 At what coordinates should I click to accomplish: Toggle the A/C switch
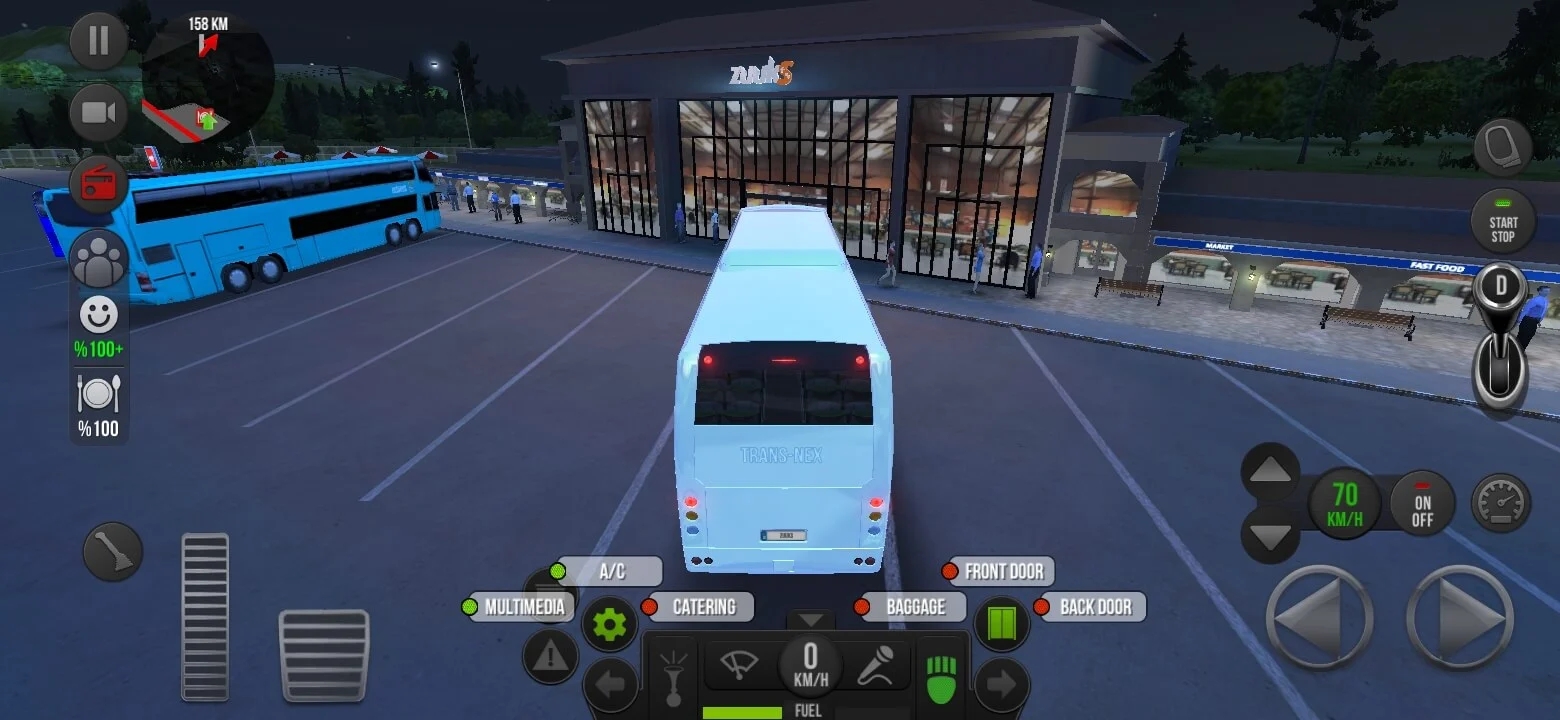[610, 572]
